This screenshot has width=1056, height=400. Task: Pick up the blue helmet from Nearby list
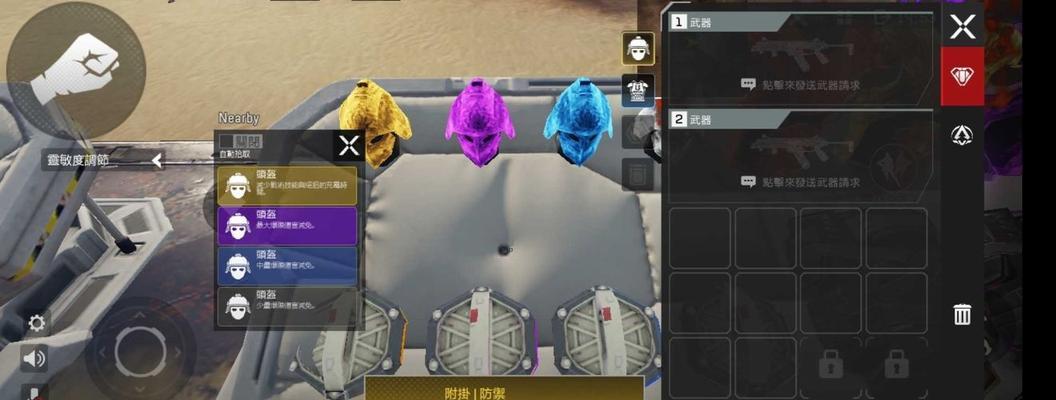tap(287, 266)
